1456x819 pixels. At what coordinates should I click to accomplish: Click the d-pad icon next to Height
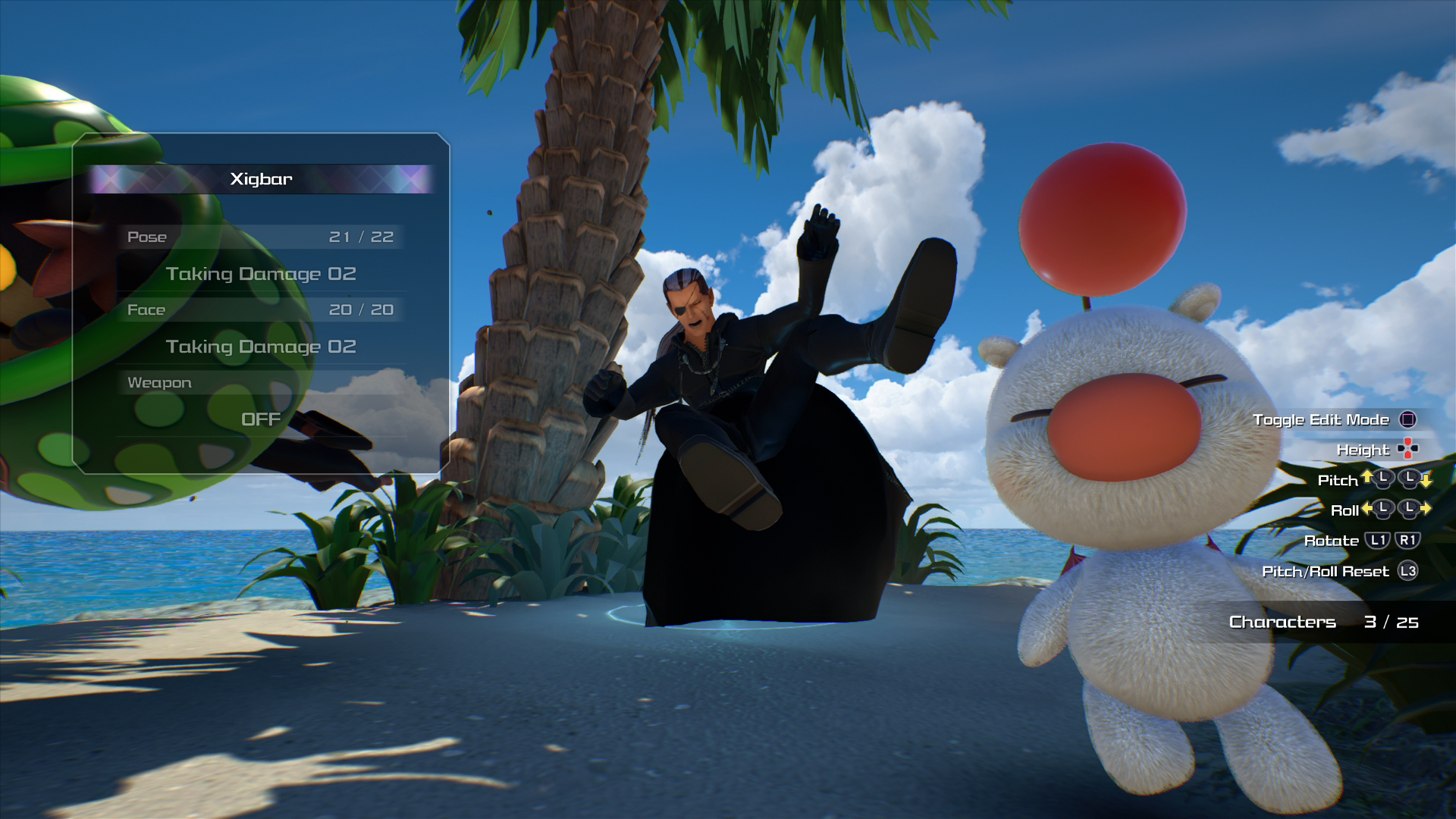pos(1409,449)
